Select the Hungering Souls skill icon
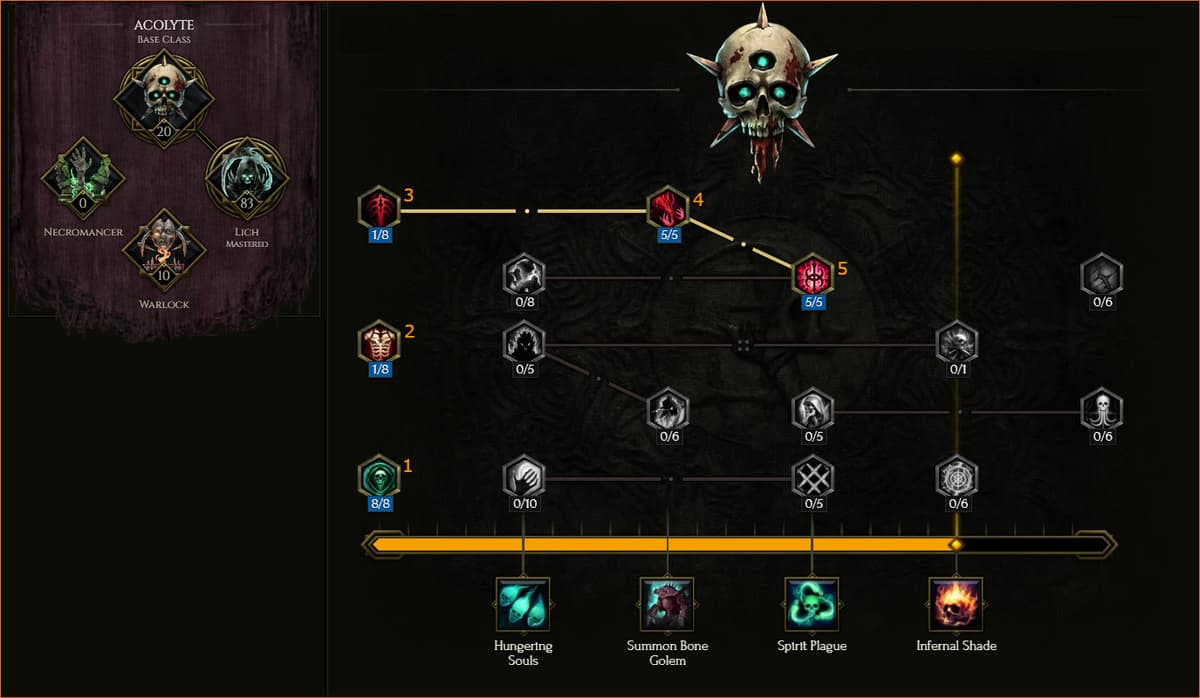Viewport: 1200px width, 698px height. (x=523, y=604)
